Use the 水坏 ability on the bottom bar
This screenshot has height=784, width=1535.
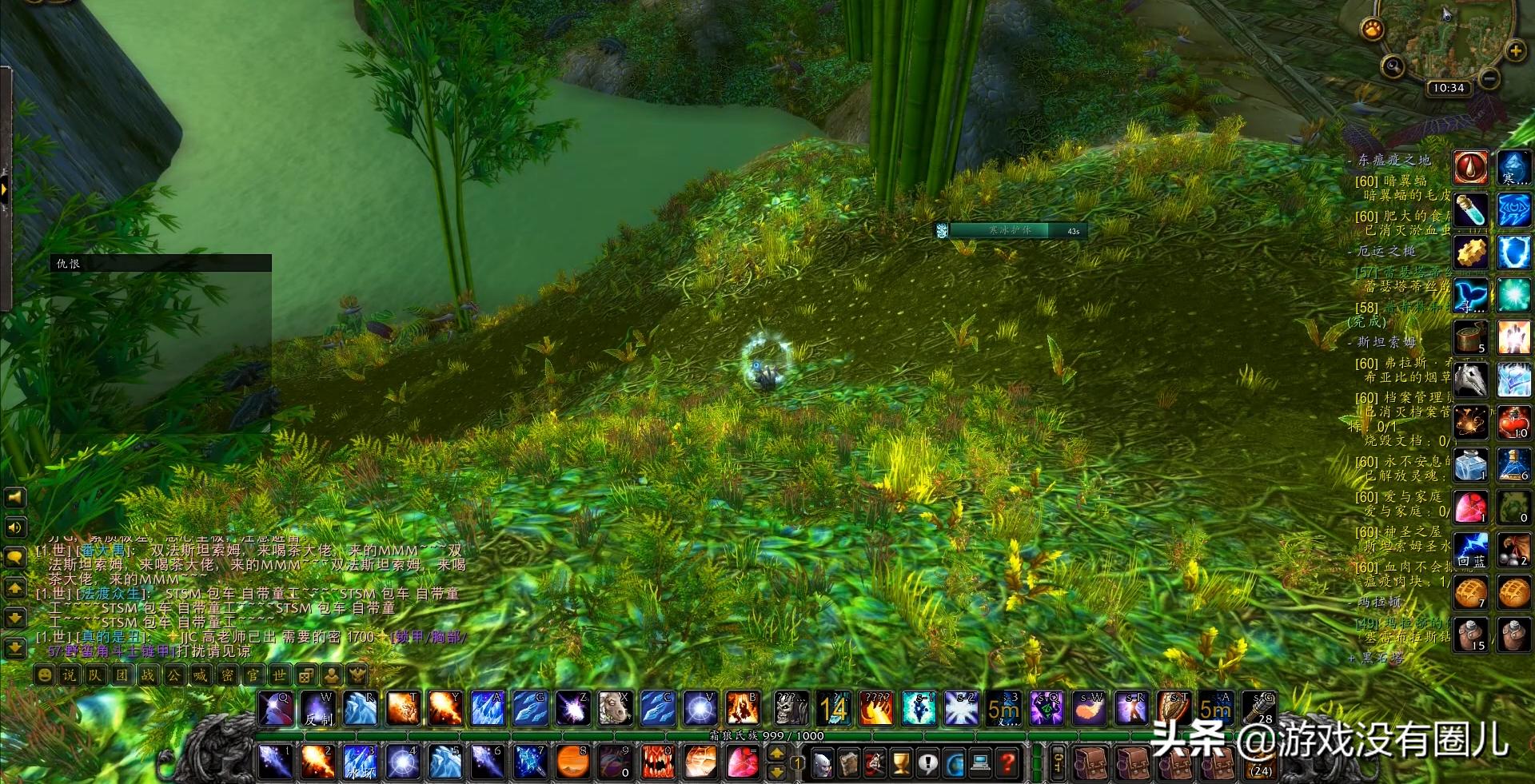point(360,762)
